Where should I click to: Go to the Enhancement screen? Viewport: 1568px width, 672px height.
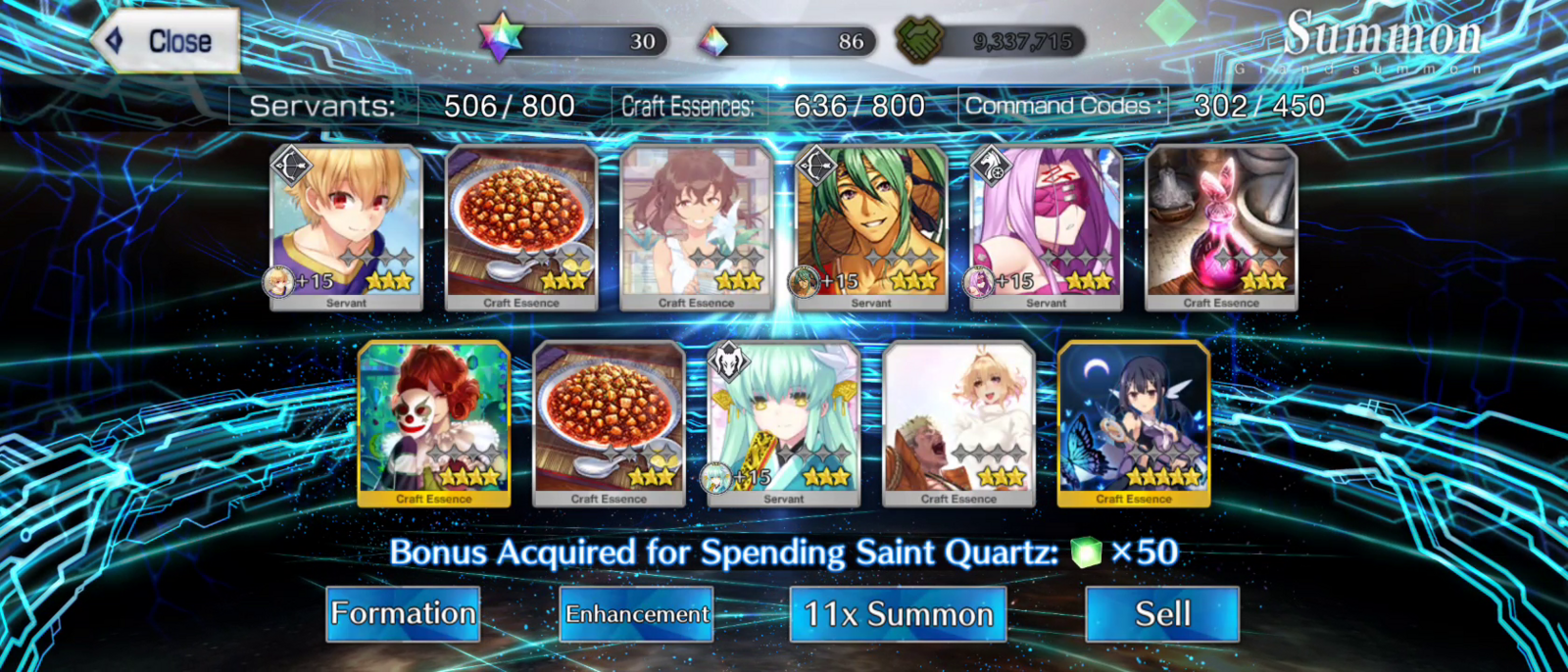(x=636, y=614)
